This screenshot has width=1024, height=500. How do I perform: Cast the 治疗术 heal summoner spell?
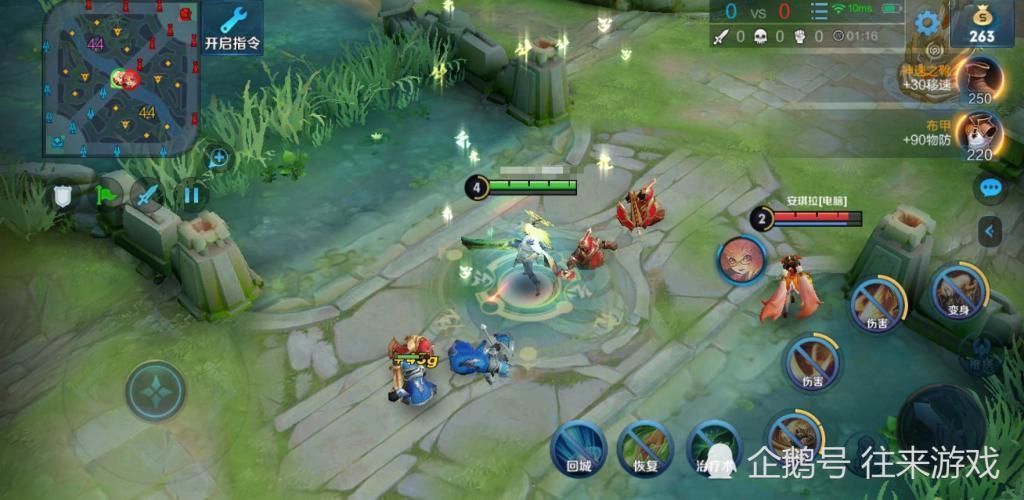(712, 446)
